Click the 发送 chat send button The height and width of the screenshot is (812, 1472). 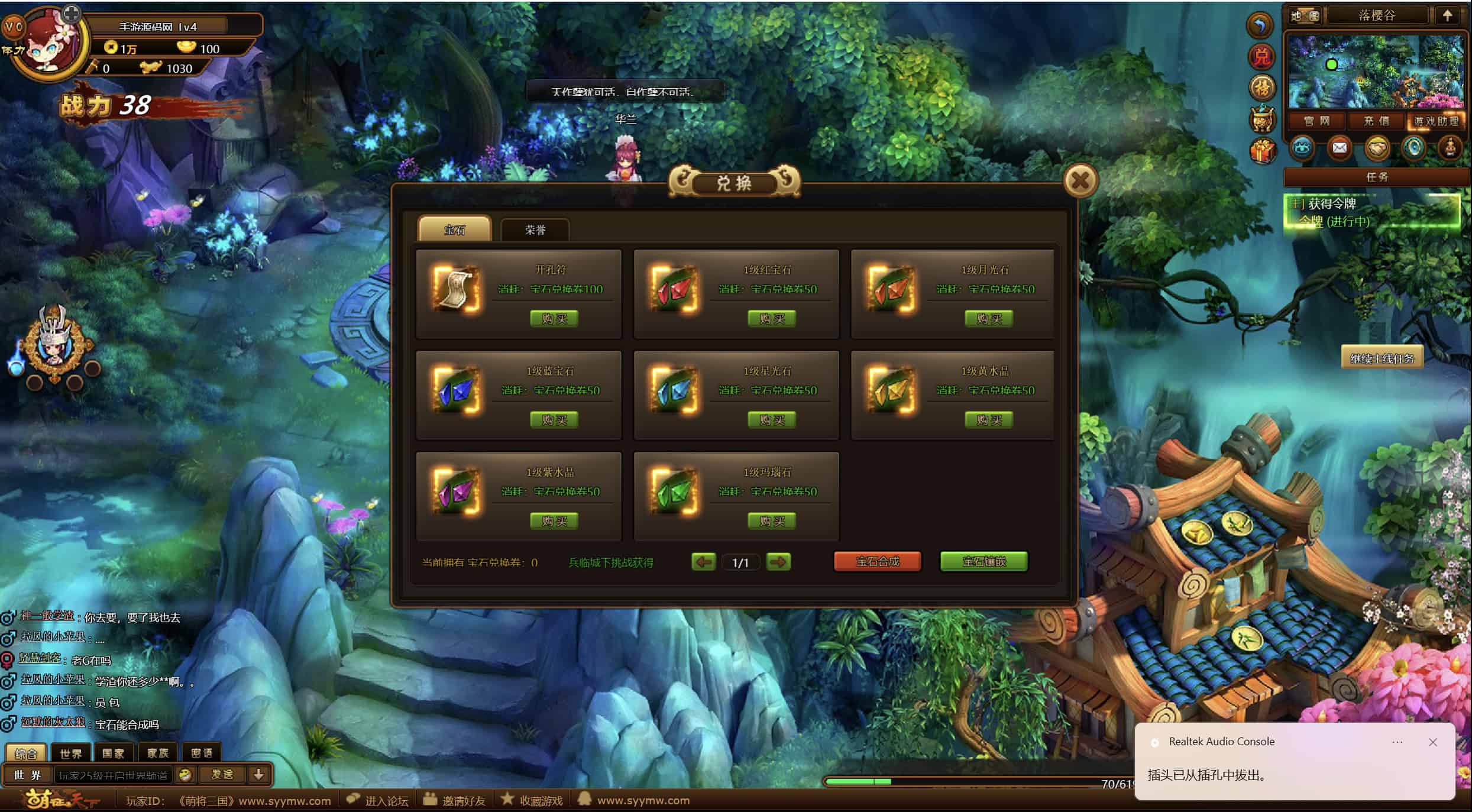tap(222, 774)
